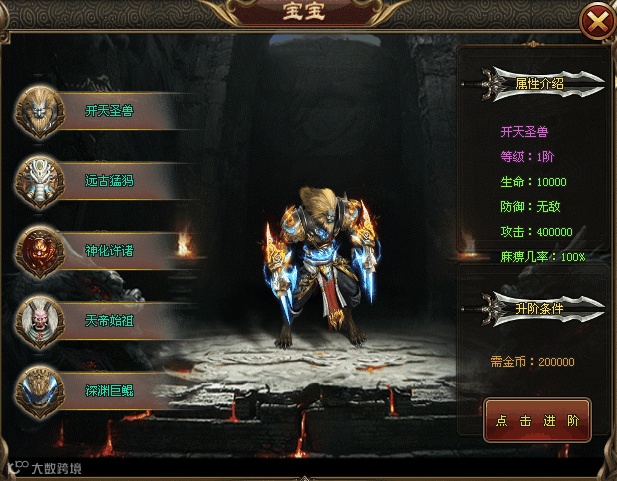Click the 点击进阶 upgrade button
This screenshot has height=481, width=617.
click(537, 421)
